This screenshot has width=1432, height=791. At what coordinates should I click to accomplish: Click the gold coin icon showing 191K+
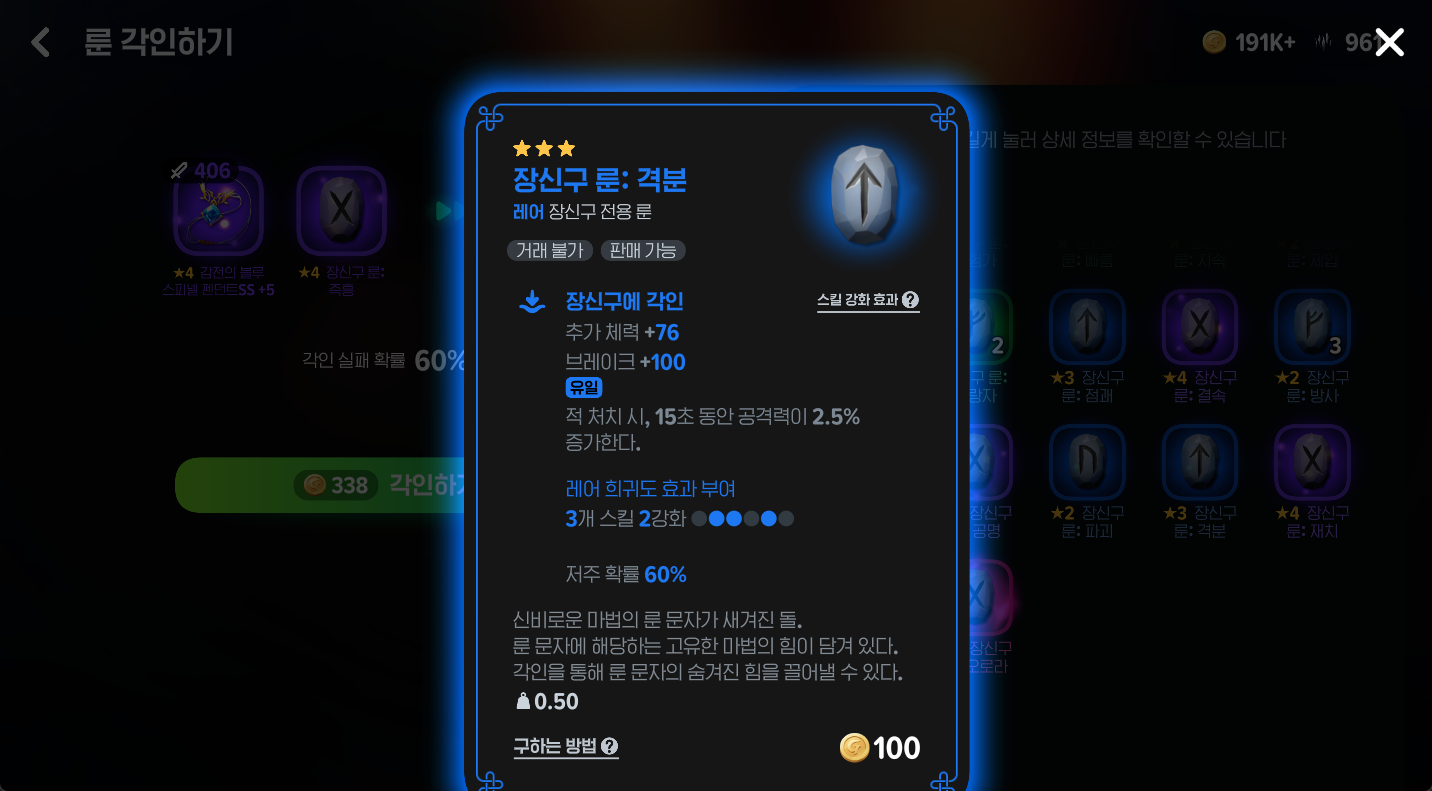click(1214, 42)
